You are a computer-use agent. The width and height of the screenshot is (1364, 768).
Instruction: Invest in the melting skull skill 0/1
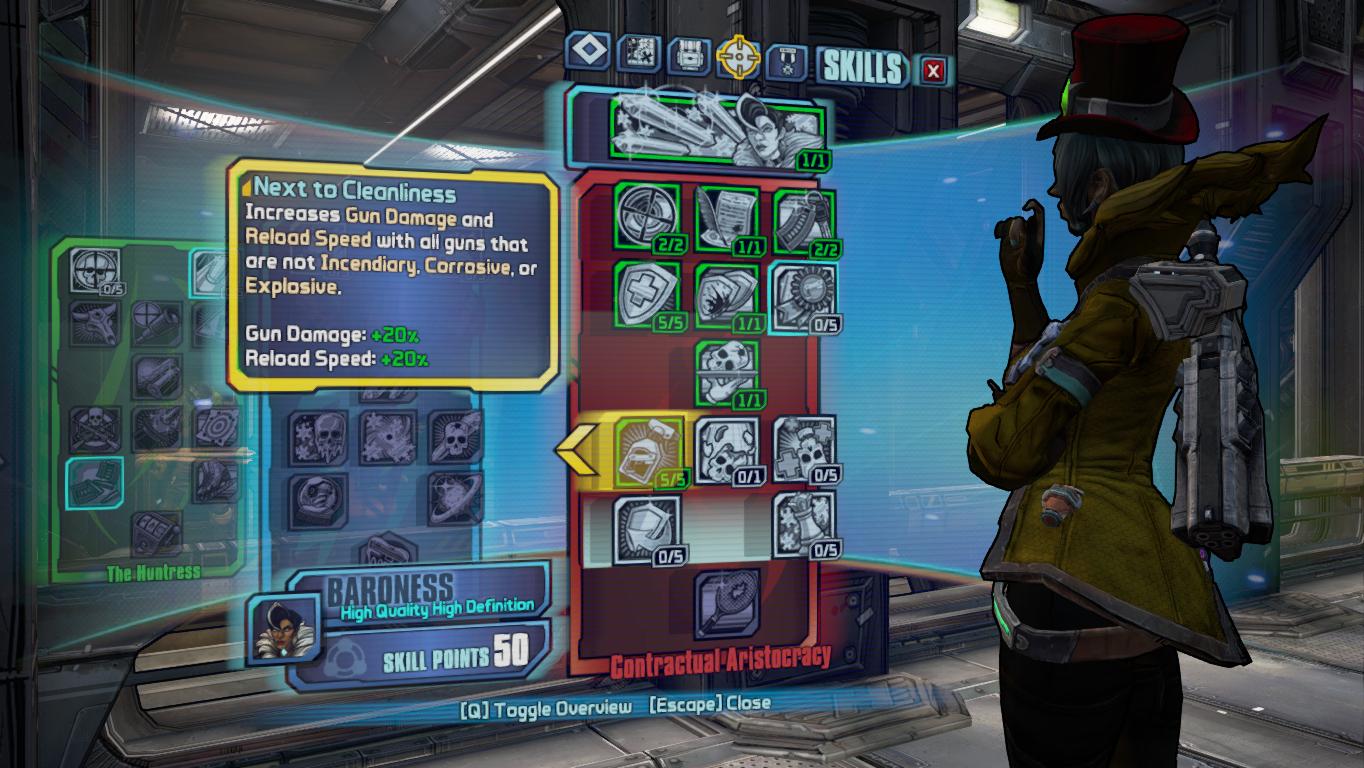726,450
